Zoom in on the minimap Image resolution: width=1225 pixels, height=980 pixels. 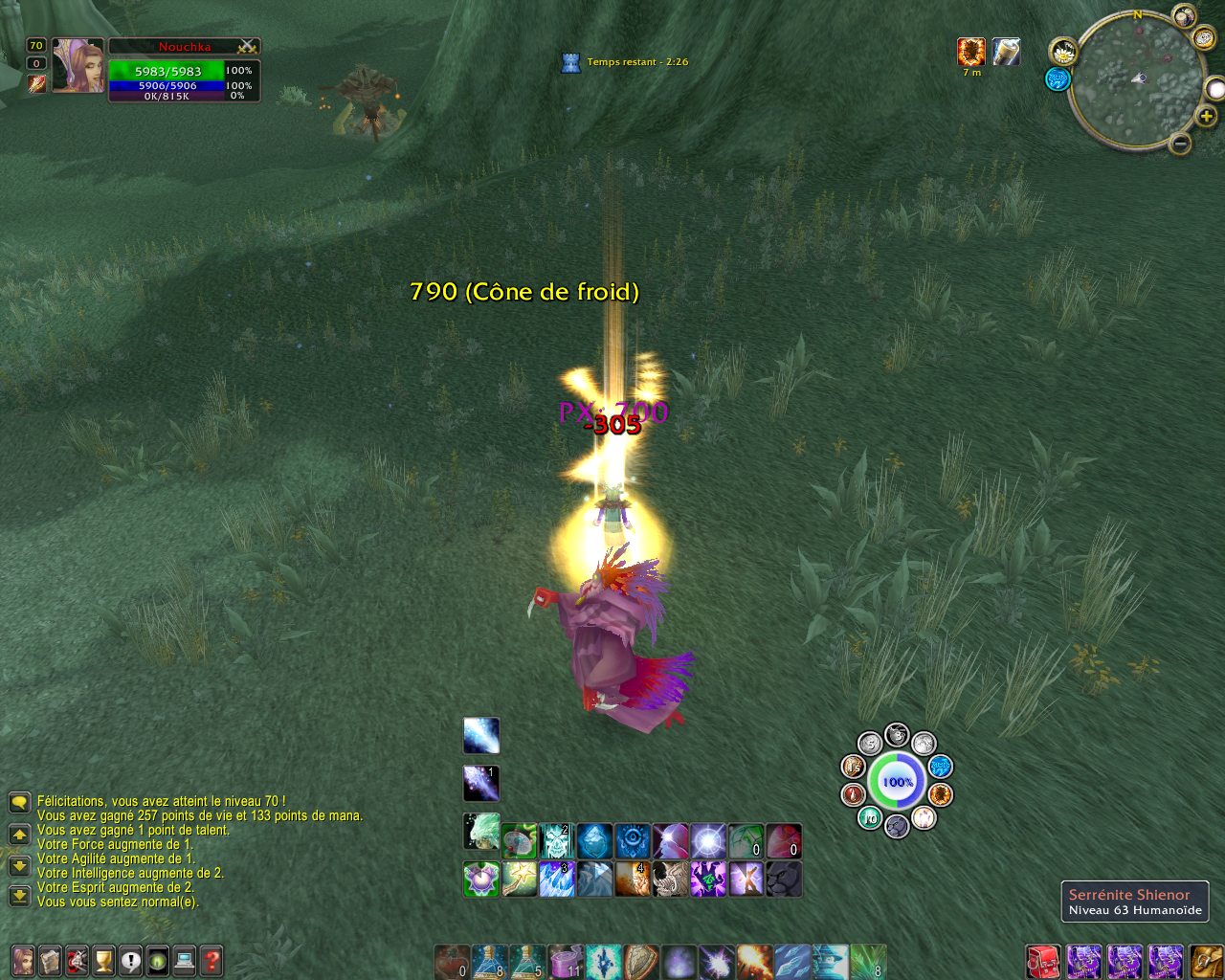point(1207,116)
